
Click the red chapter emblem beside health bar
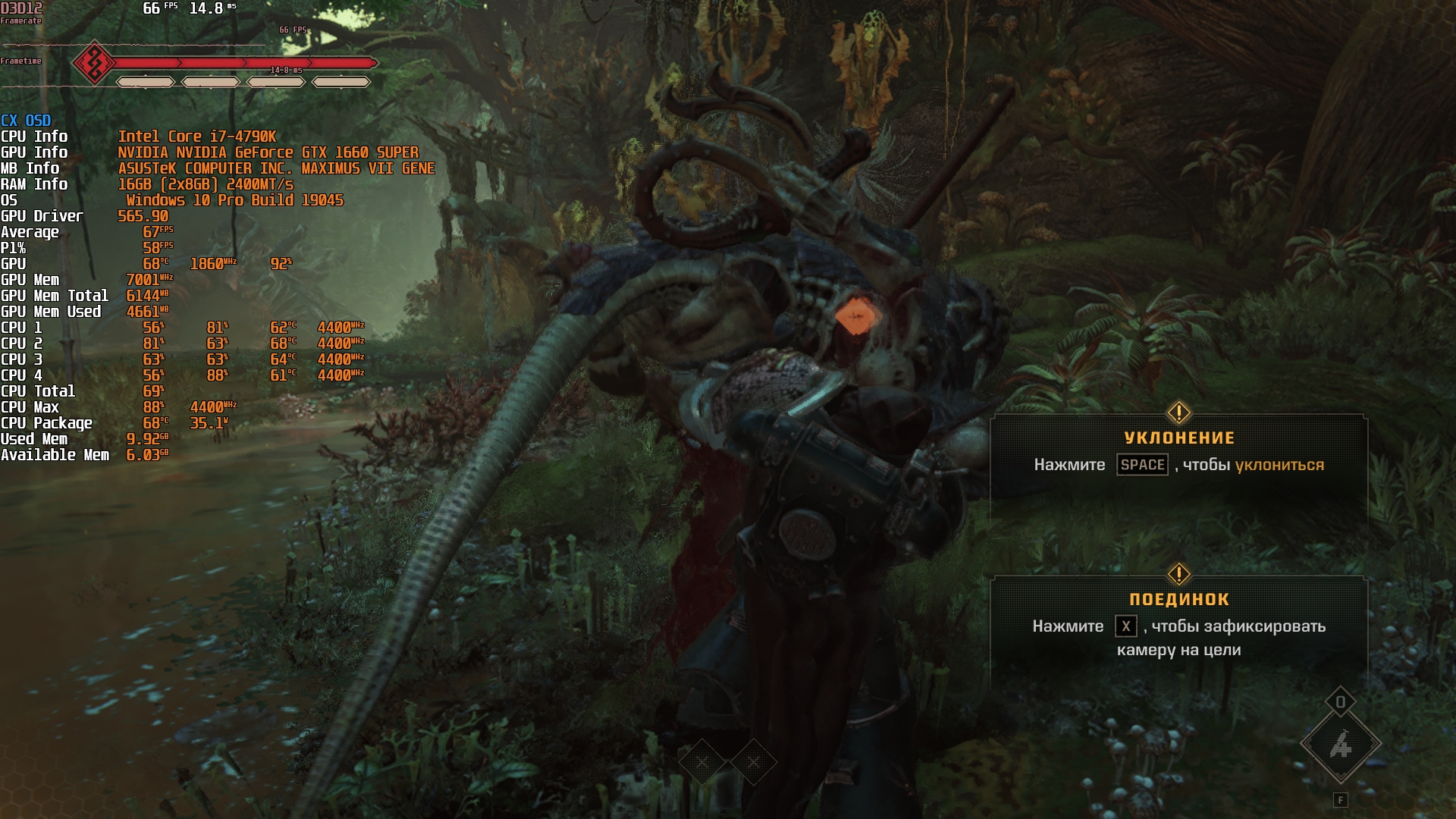coord(94,63)
